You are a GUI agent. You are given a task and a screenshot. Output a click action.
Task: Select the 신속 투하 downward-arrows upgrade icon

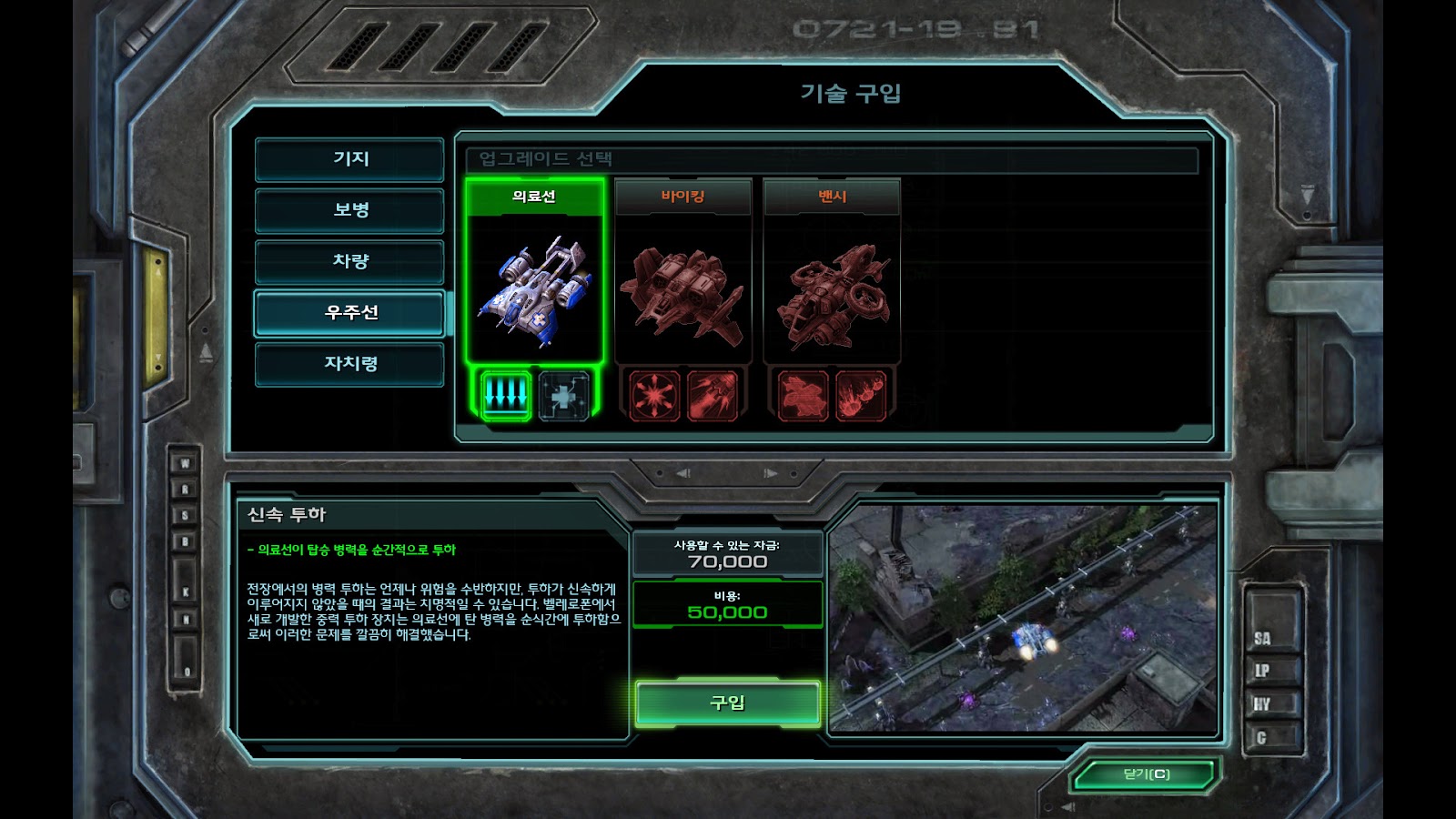coord(506,395)
